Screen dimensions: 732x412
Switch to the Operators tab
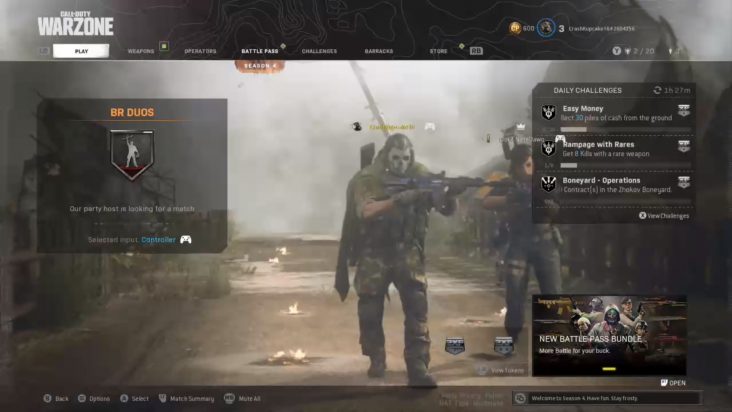pyautogui.click(x=200, y=51)
